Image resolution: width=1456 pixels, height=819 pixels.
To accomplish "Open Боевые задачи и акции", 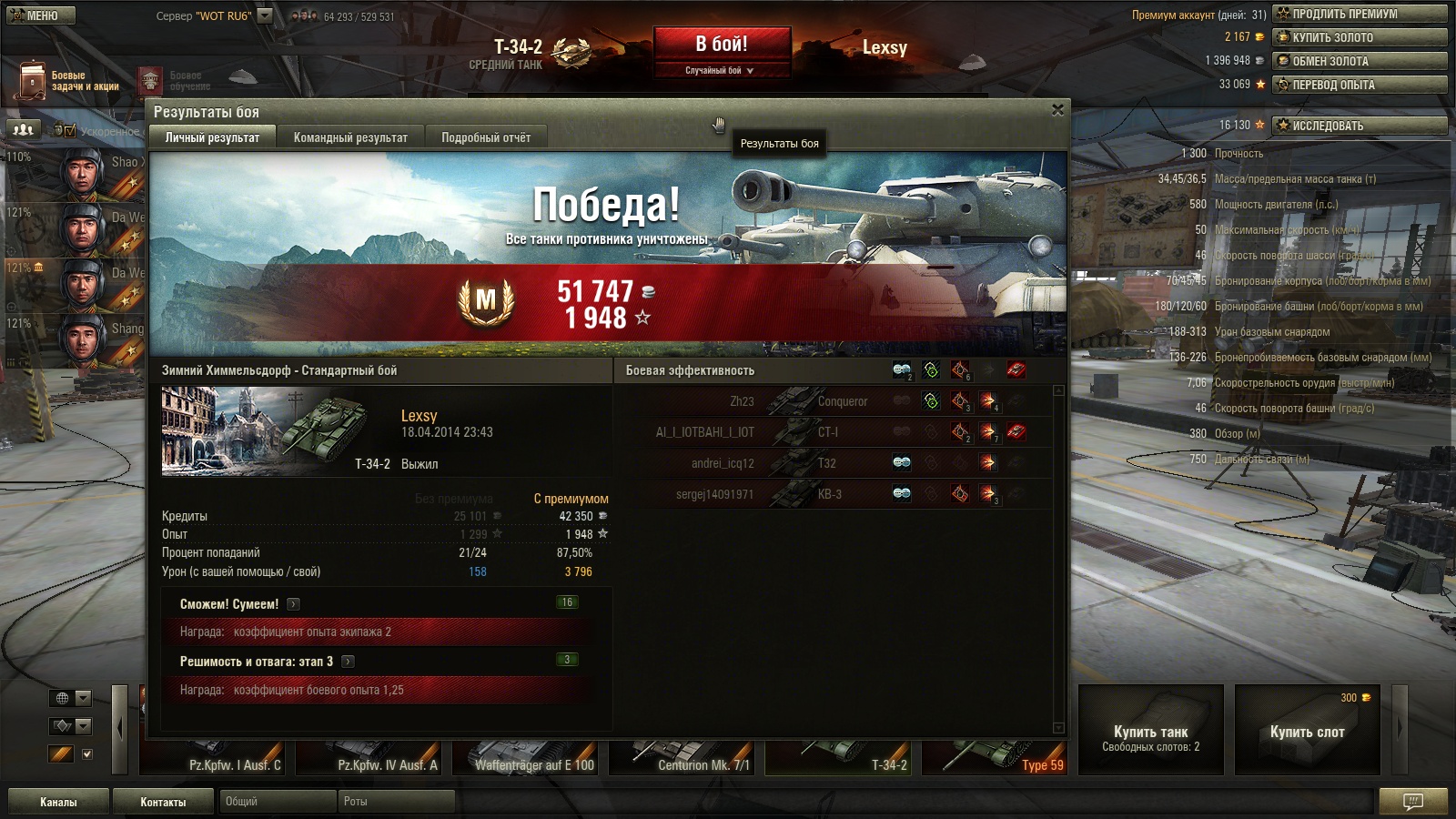I will pos(68,81).
